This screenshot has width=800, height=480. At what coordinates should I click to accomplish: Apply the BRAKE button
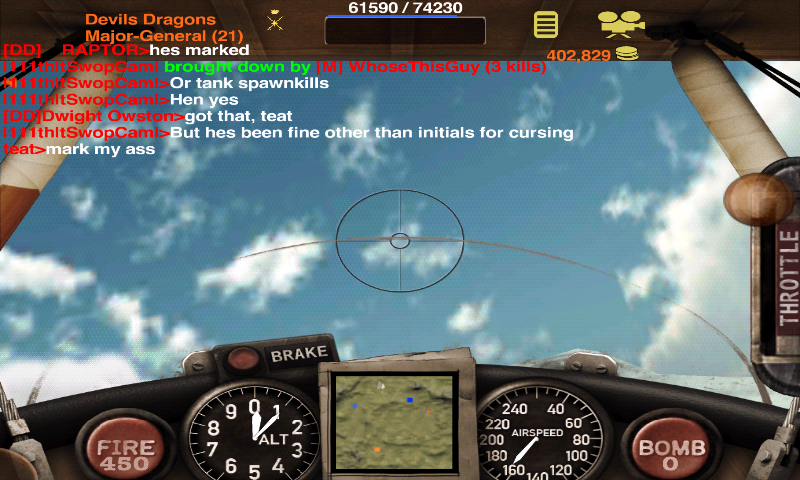(298, 354)
